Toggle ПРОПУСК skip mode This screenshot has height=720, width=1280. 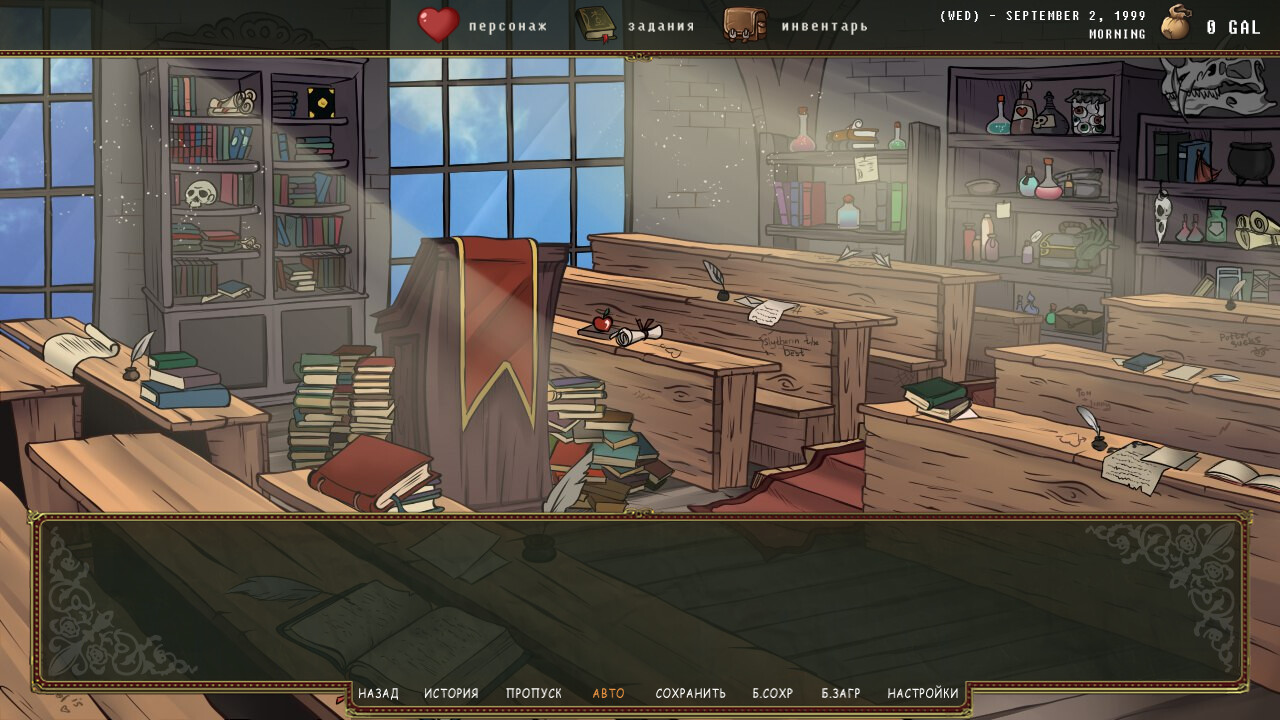[x=535, y=692]
